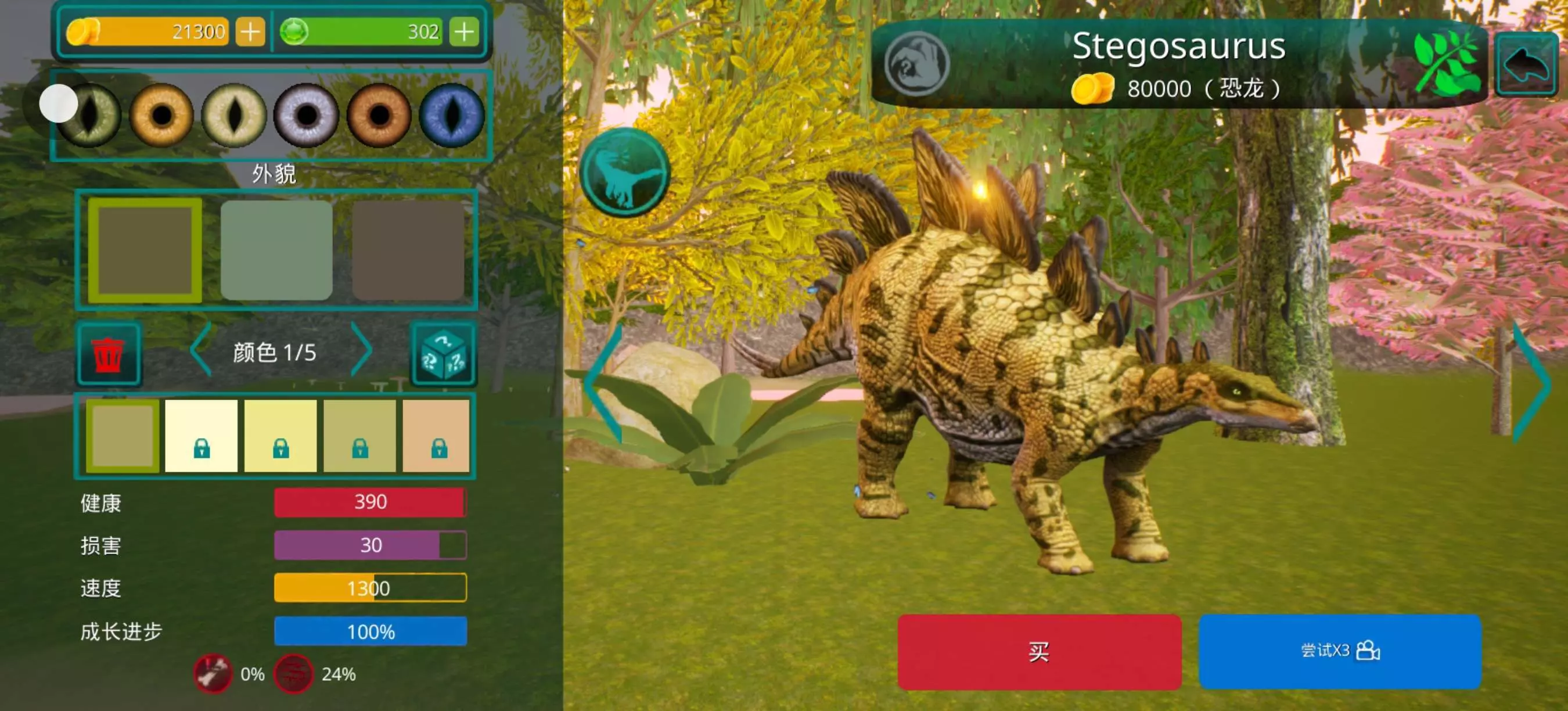Delete appearance with the red trash button

pyautogui.click(x=109, y=354)
